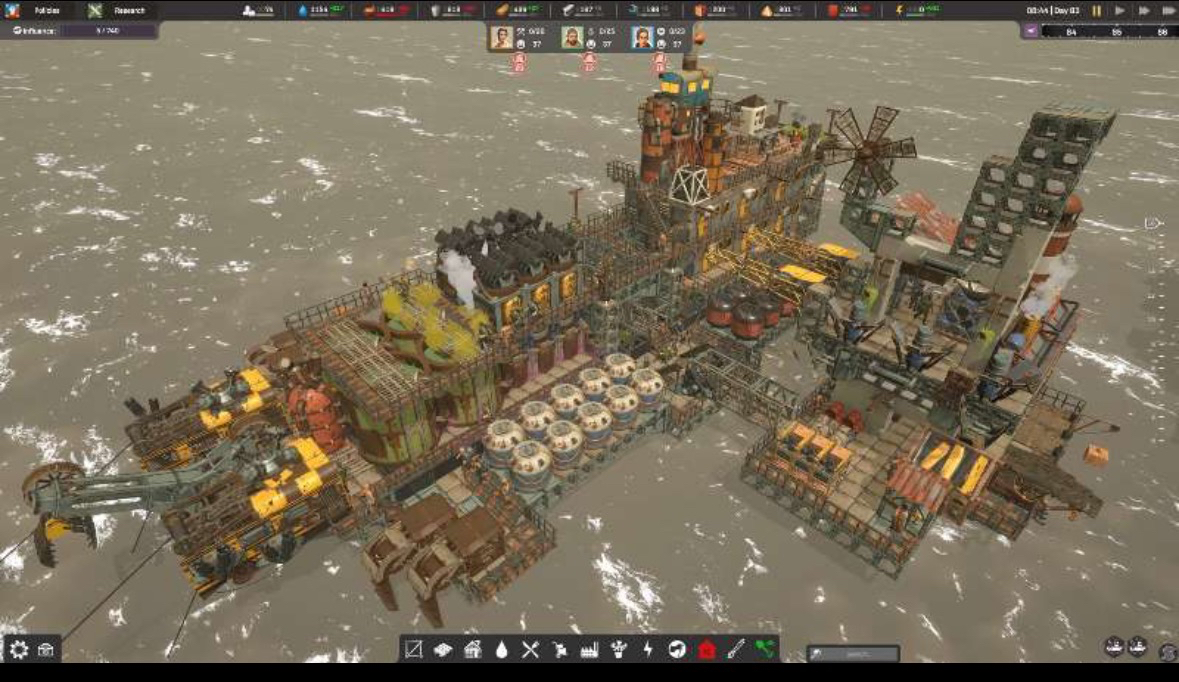Viewport: 1179px width, 682px height.
Task: Select the first colonist portrait
Action: point(501,37)
